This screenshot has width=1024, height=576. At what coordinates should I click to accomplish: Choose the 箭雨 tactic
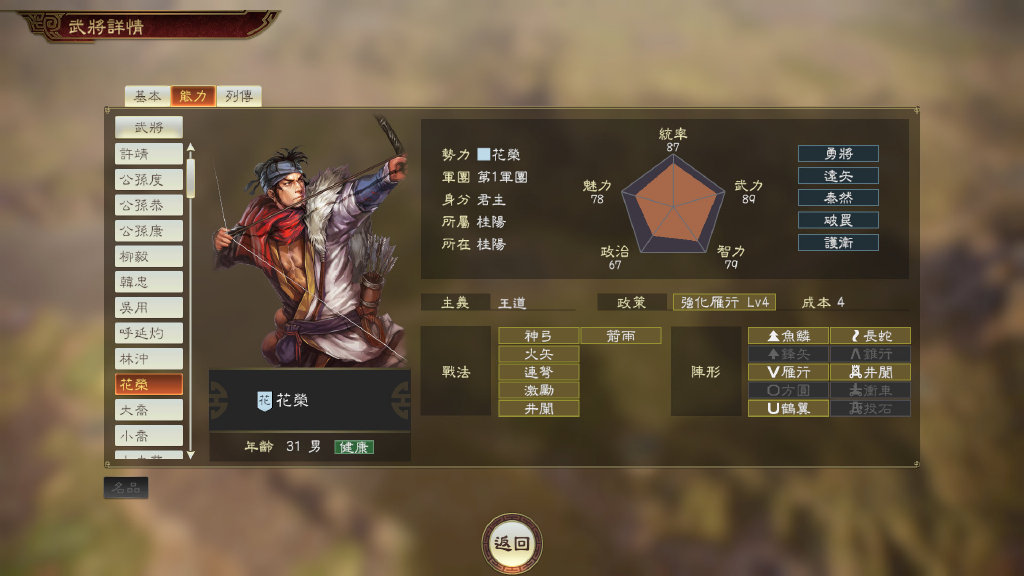(x=621, y=336)
